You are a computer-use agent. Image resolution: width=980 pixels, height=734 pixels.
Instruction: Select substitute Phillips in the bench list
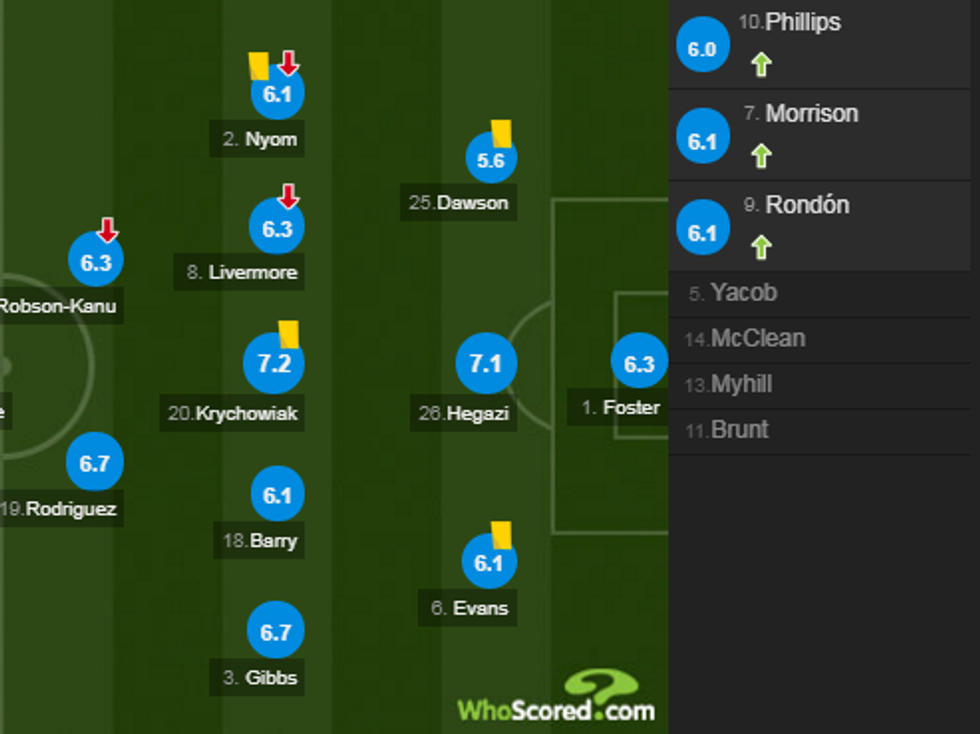[803, 23]
